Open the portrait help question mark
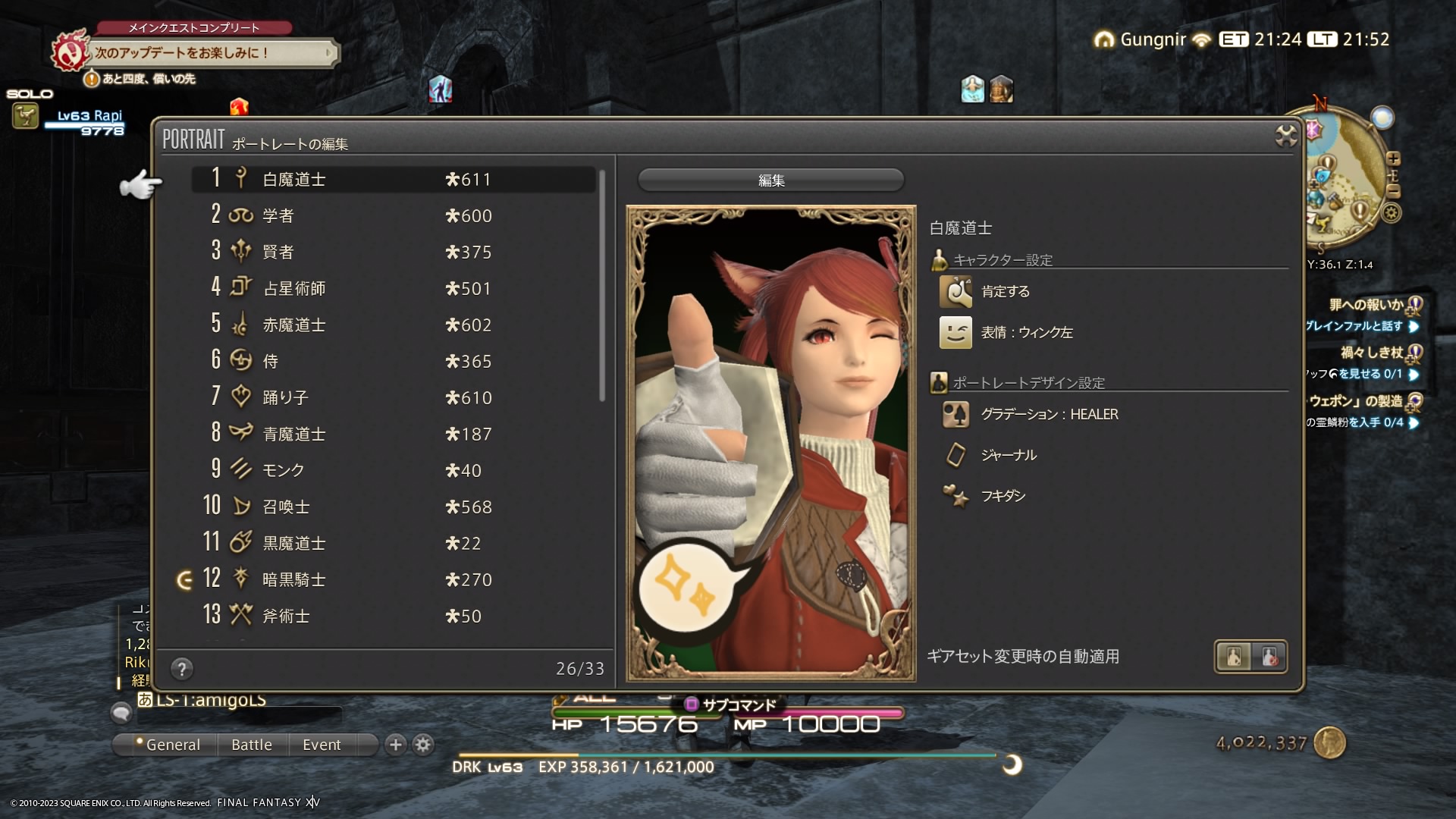 click(181, 669)
